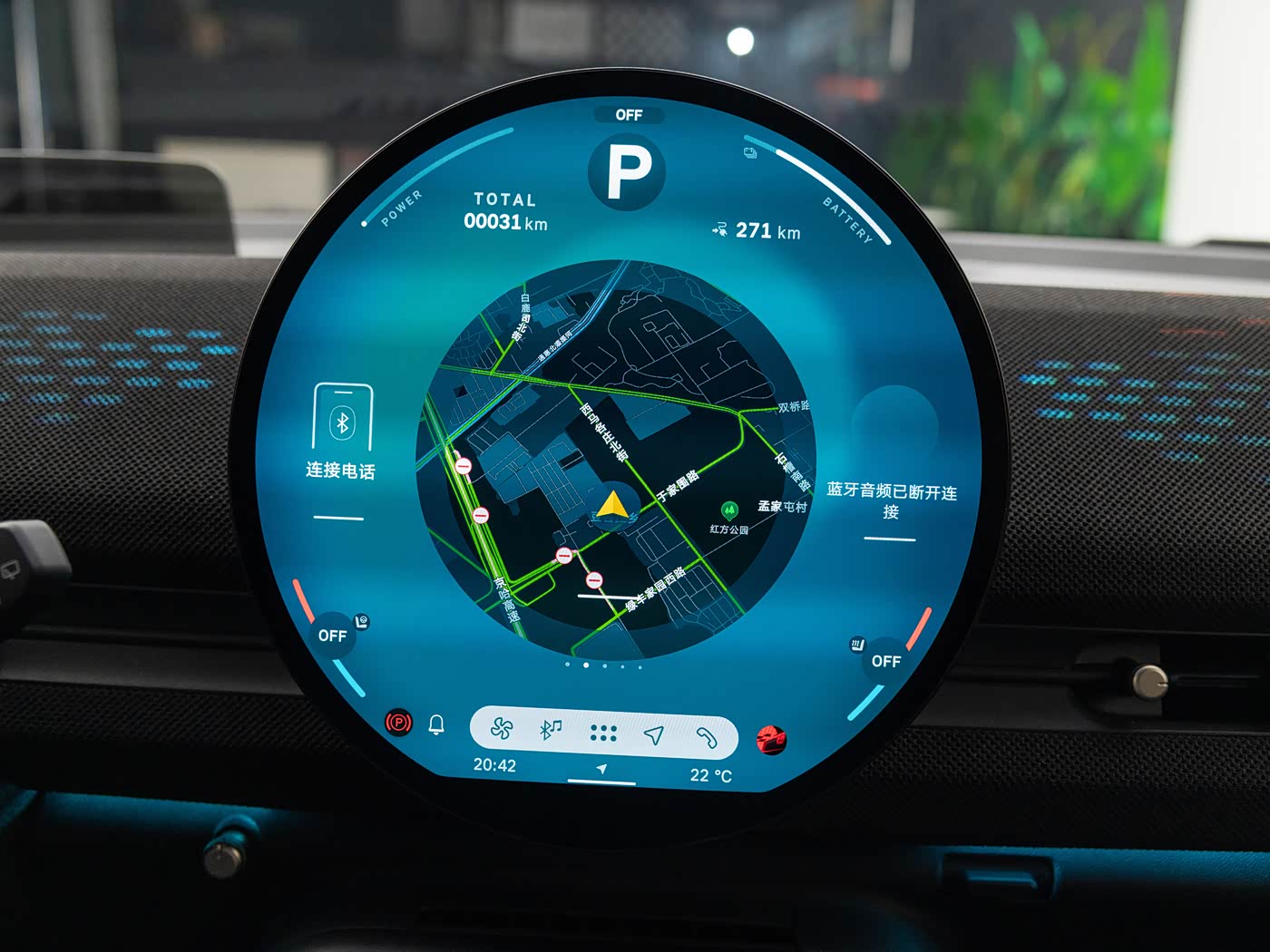Tap the small arrow above the bottom handle bar
Screen dimensions: 1270x952
[x=601, y=769]
